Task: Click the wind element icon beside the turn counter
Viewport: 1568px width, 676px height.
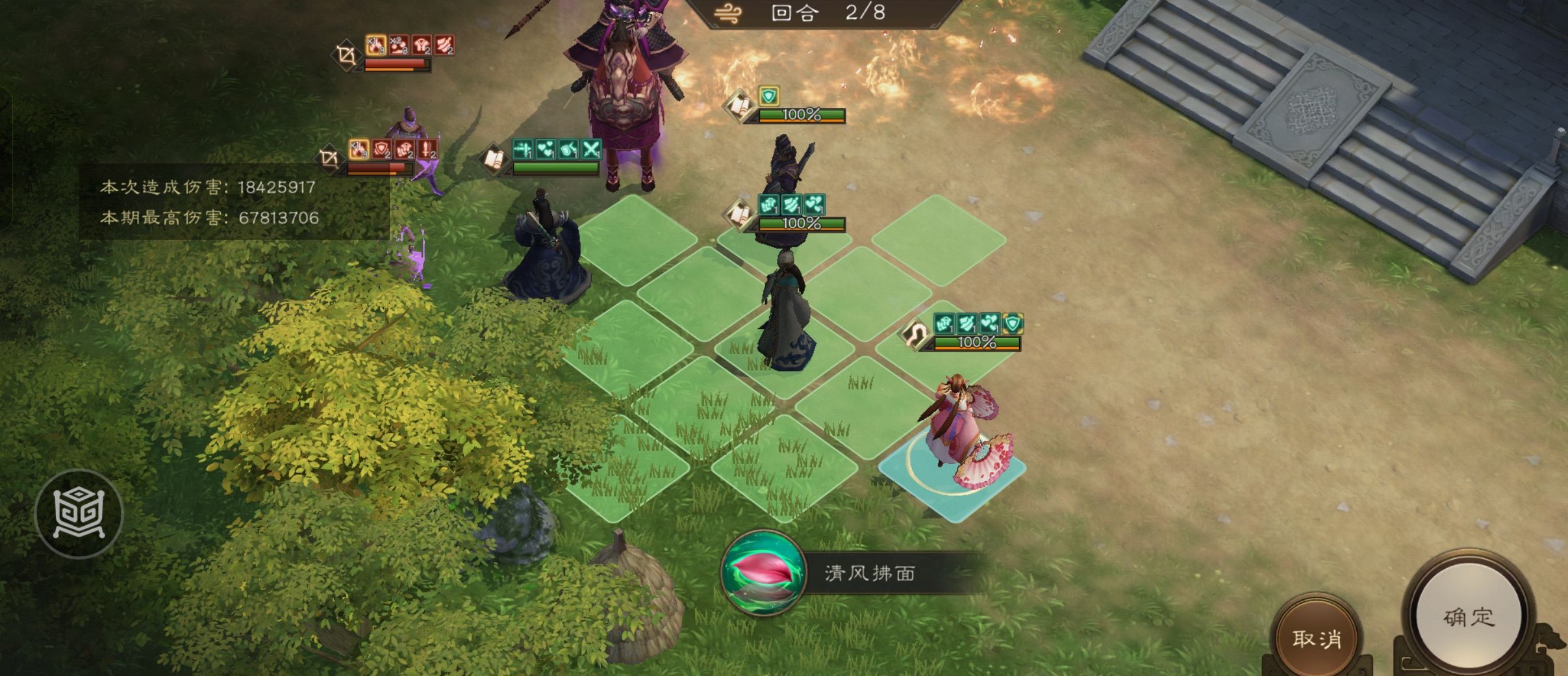Action: tap(729, 12)
